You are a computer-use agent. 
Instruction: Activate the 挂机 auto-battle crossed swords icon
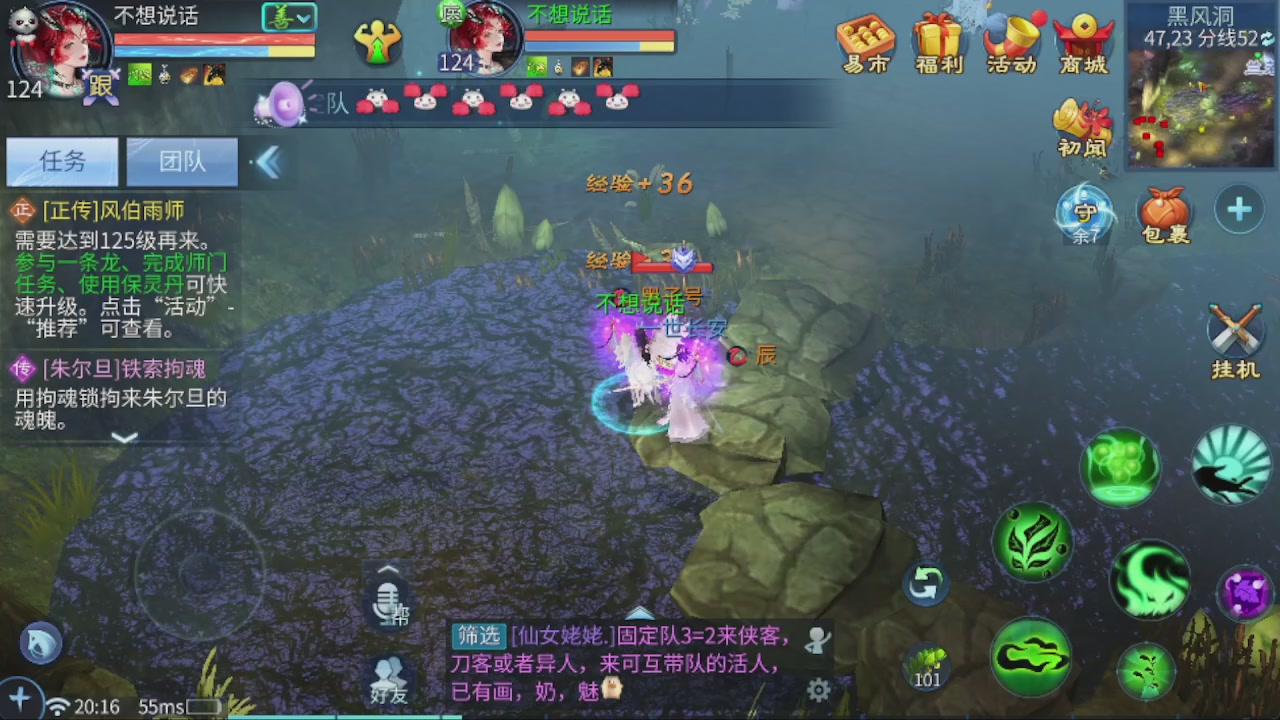coord(1235,330)
